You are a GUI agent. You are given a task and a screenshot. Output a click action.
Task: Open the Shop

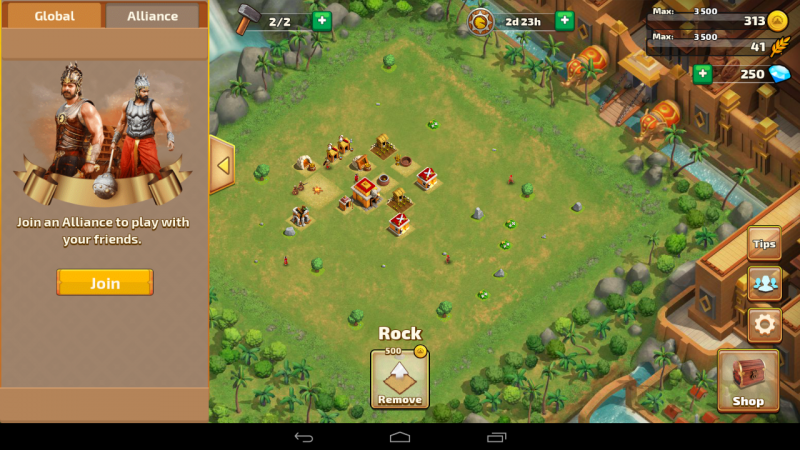pos(748,381)
